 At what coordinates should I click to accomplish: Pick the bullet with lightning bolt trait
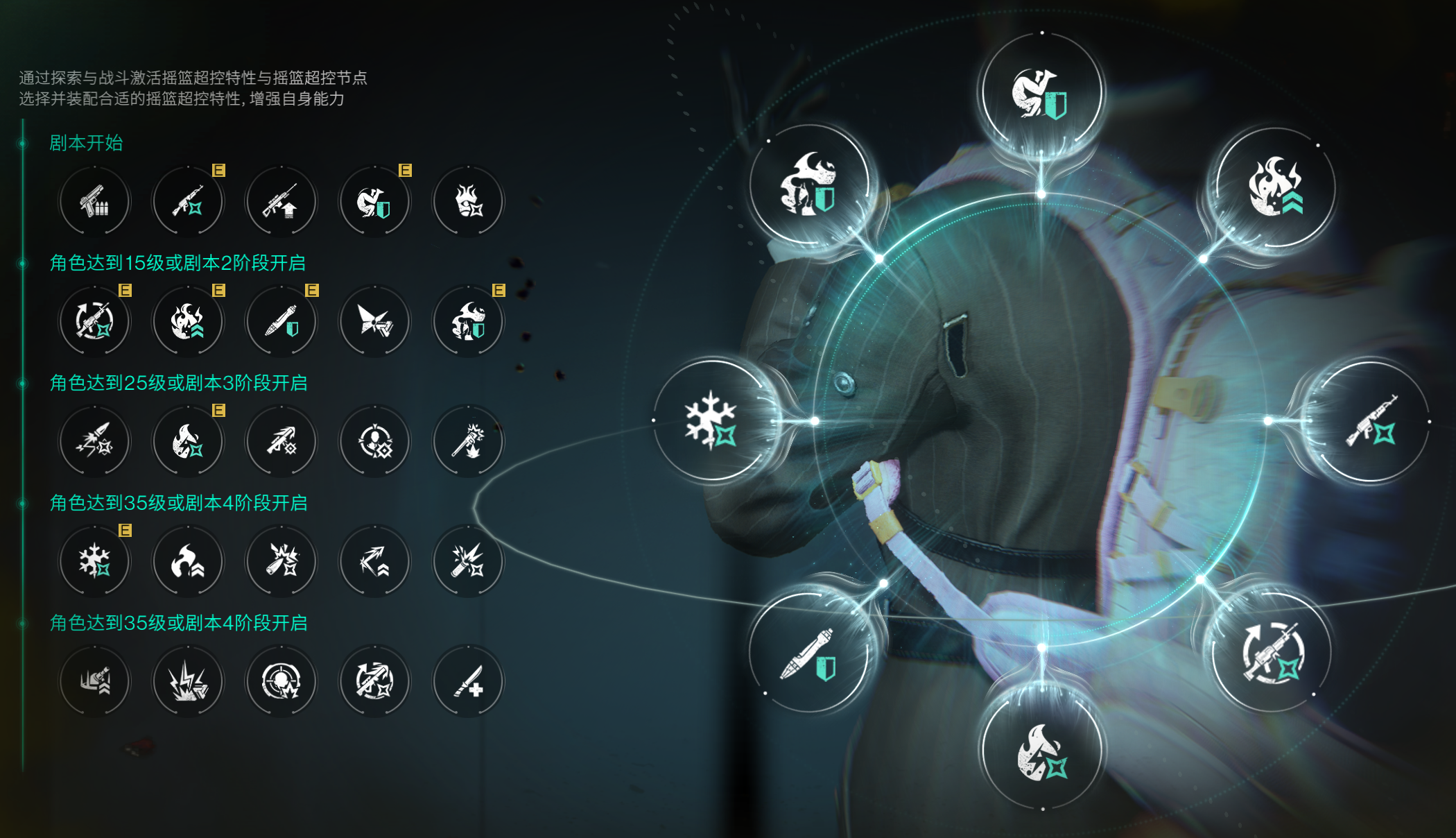coord(94,441)
